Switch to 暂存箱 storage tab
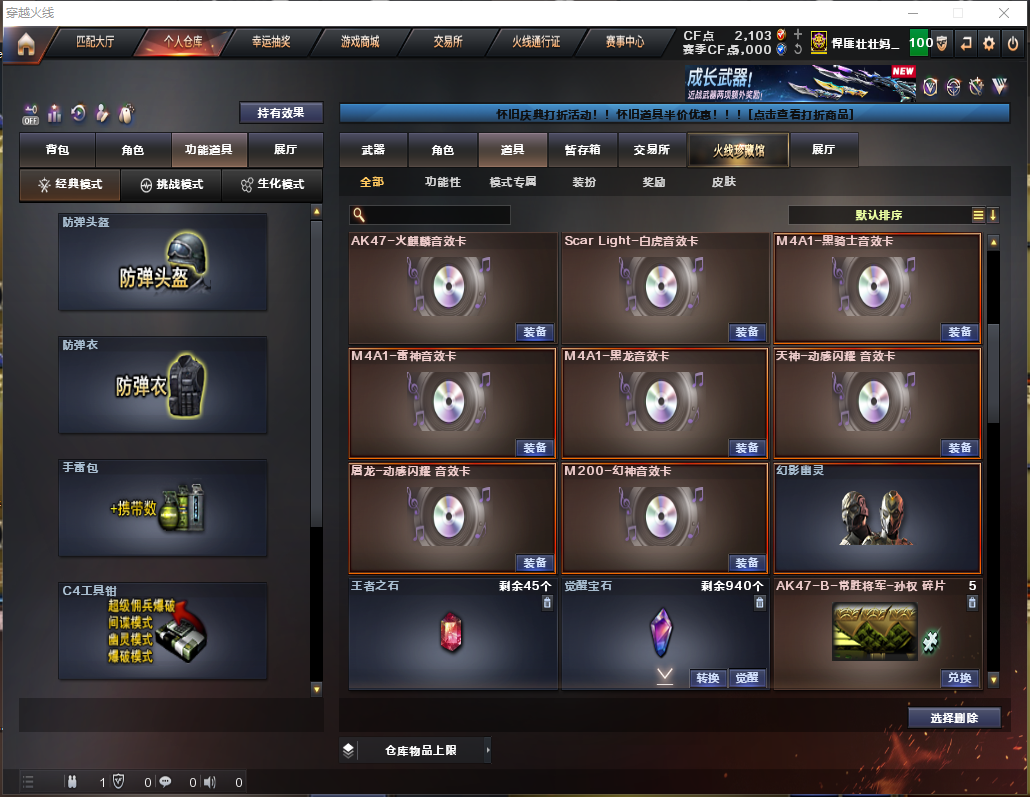1030x797 pixels. [x=582, y=150]
